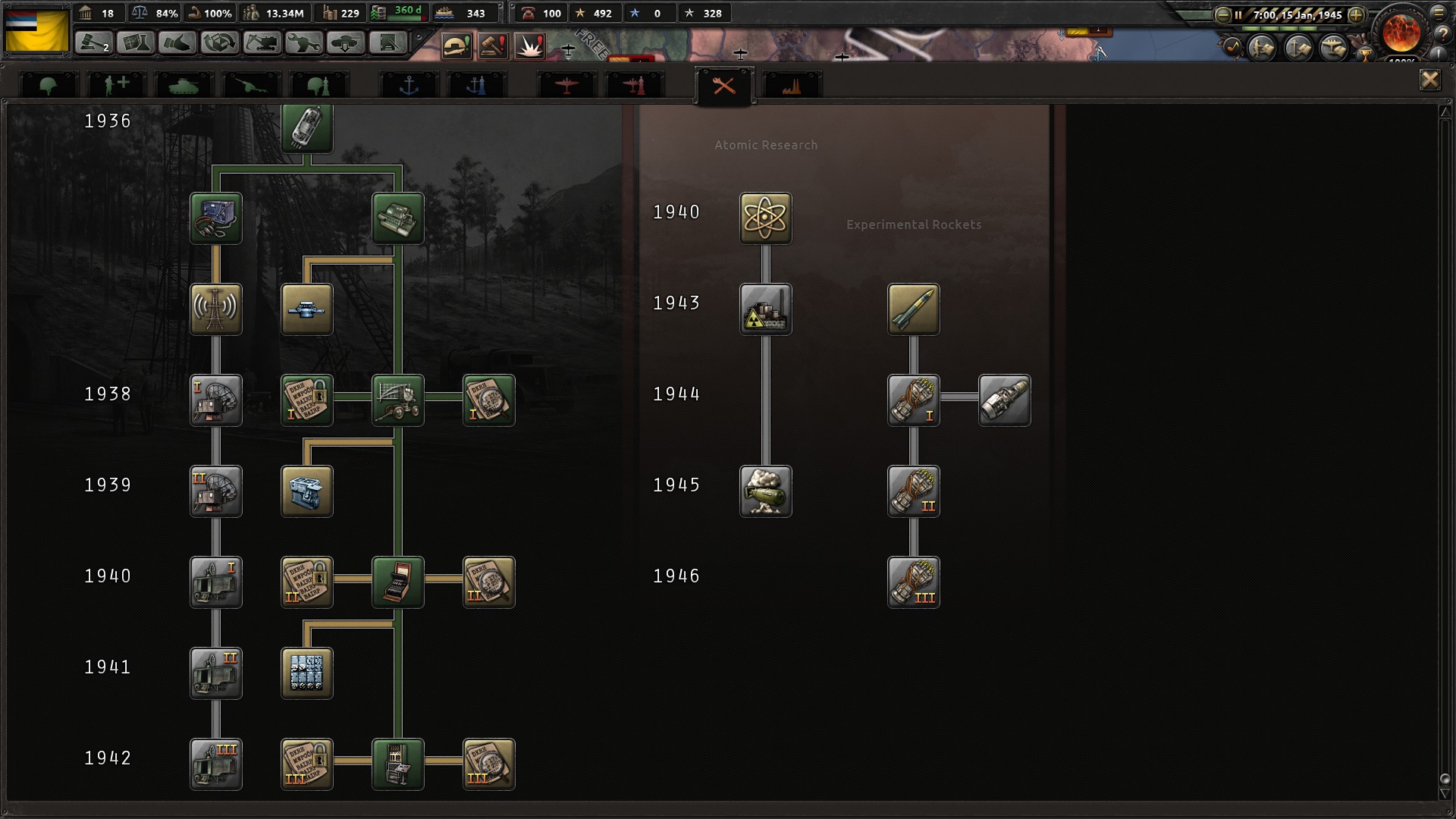Select the 1936 Electronic Mechanical Engineering technology

(x=306, y=128)
